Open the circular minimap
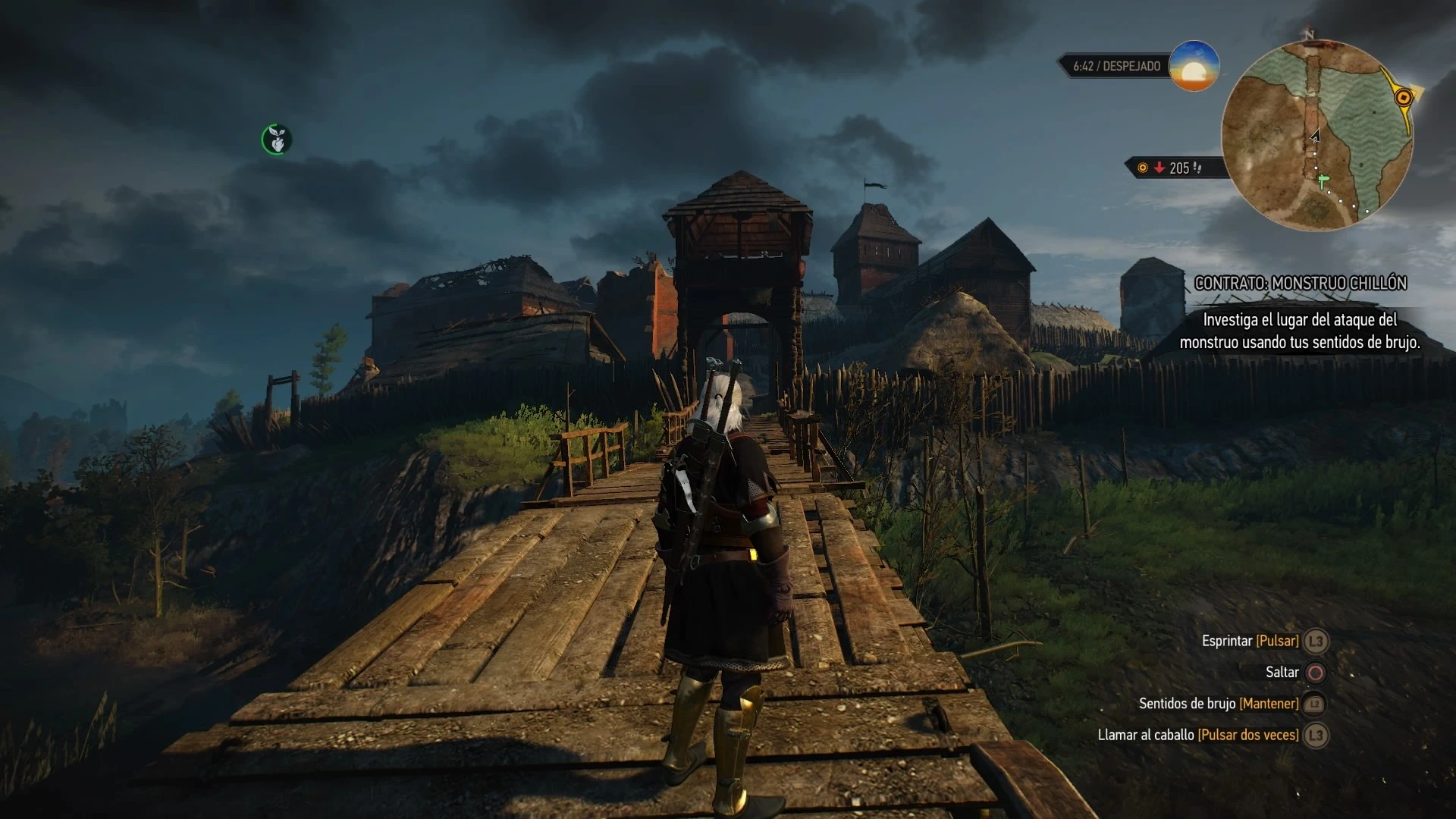The height and width of the screenshot is (819, 1456). tap(1317, 135)
